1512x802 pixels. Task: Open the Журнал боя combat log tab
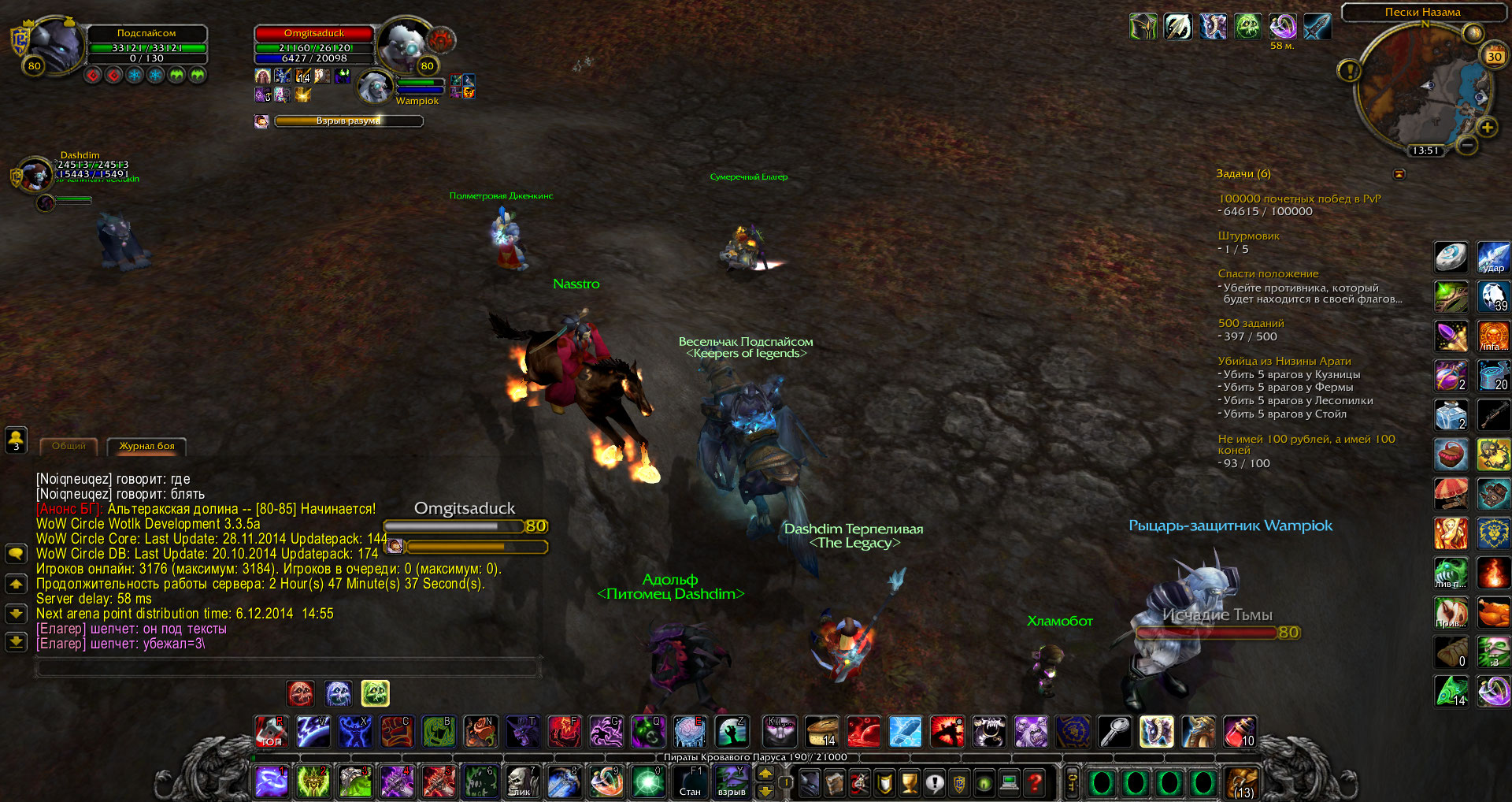point(146,446)
